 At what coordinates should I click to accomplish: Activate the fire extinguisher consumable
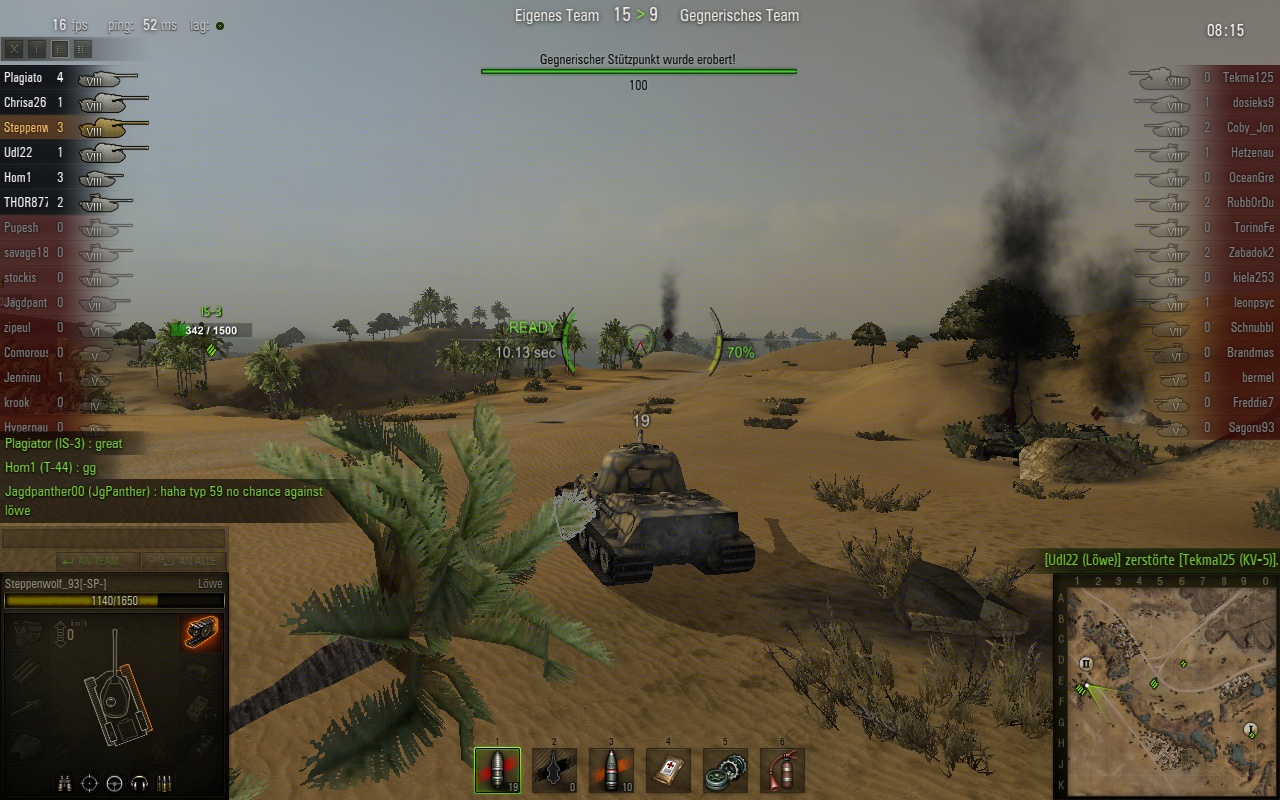click(x=782, y=770)
